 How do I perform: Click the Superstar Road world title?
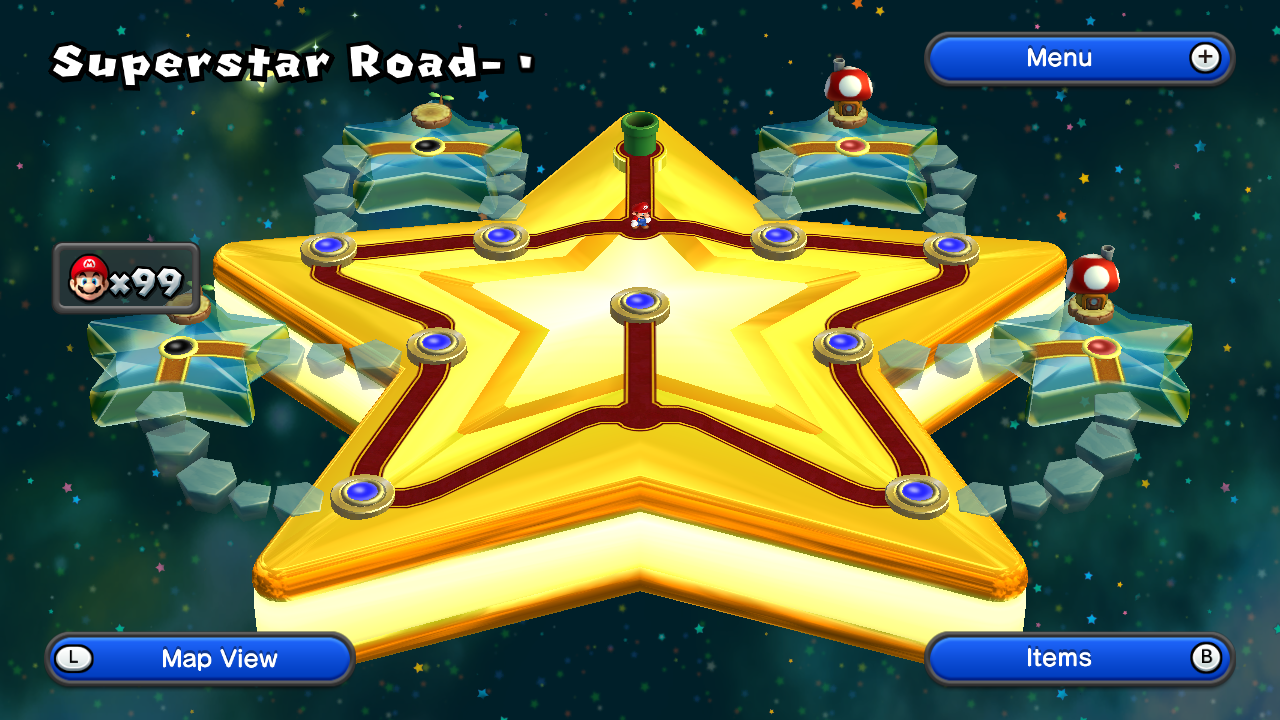click(290, 62)
